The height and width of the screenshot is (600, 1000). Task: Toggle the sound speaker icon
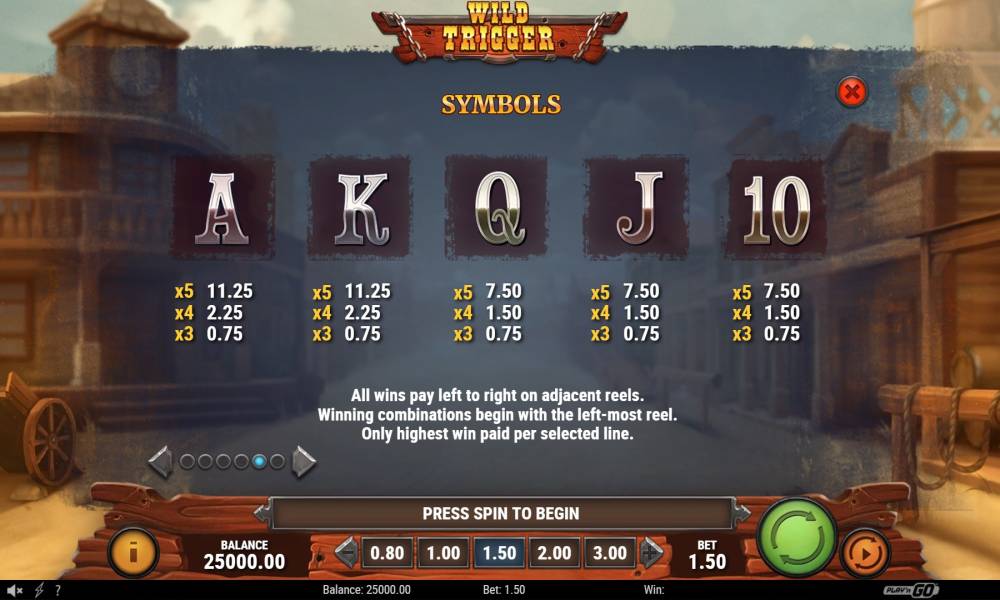(x=14, y=590)
